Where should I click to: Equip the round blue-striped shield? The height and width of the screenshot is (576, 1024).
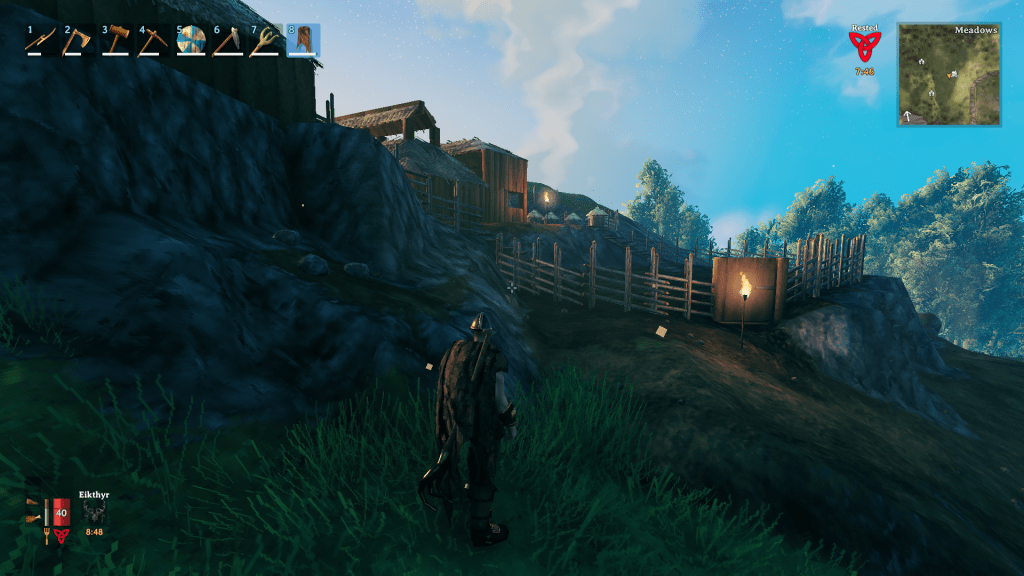191,40
